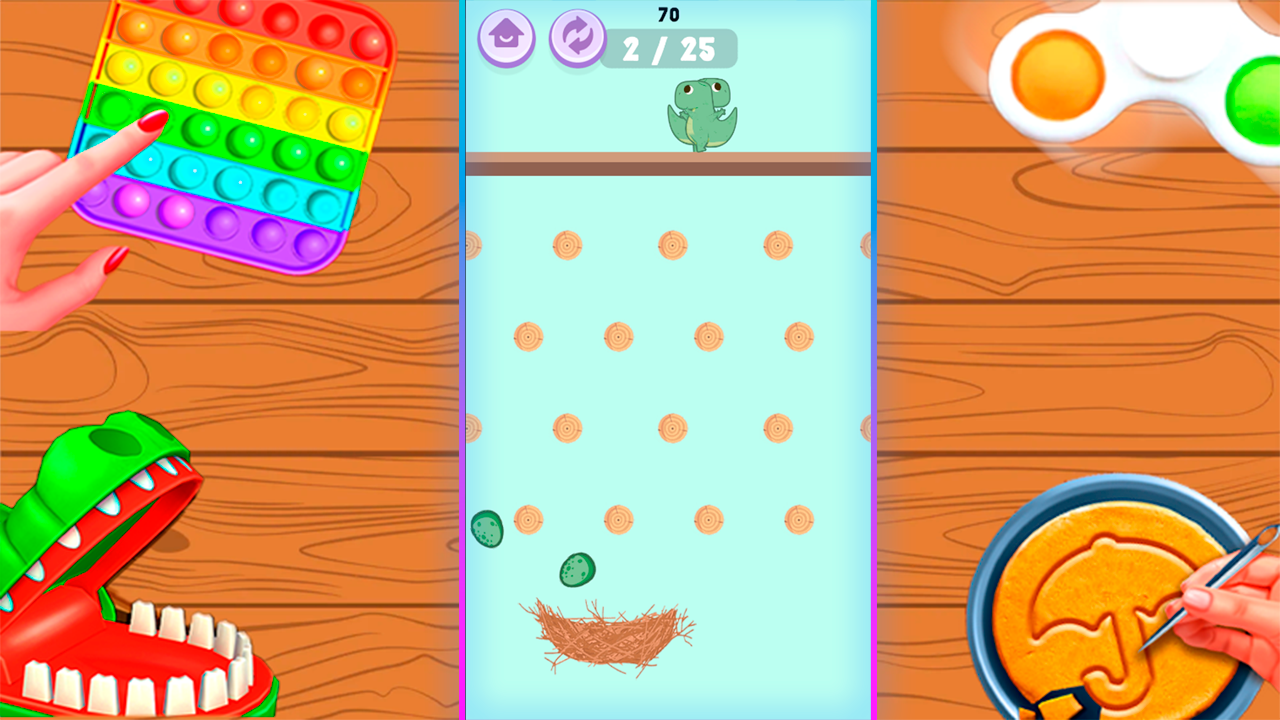Click the purple home button icon
The width and height of the screenshot is (1280, 720).
(505, 38)
